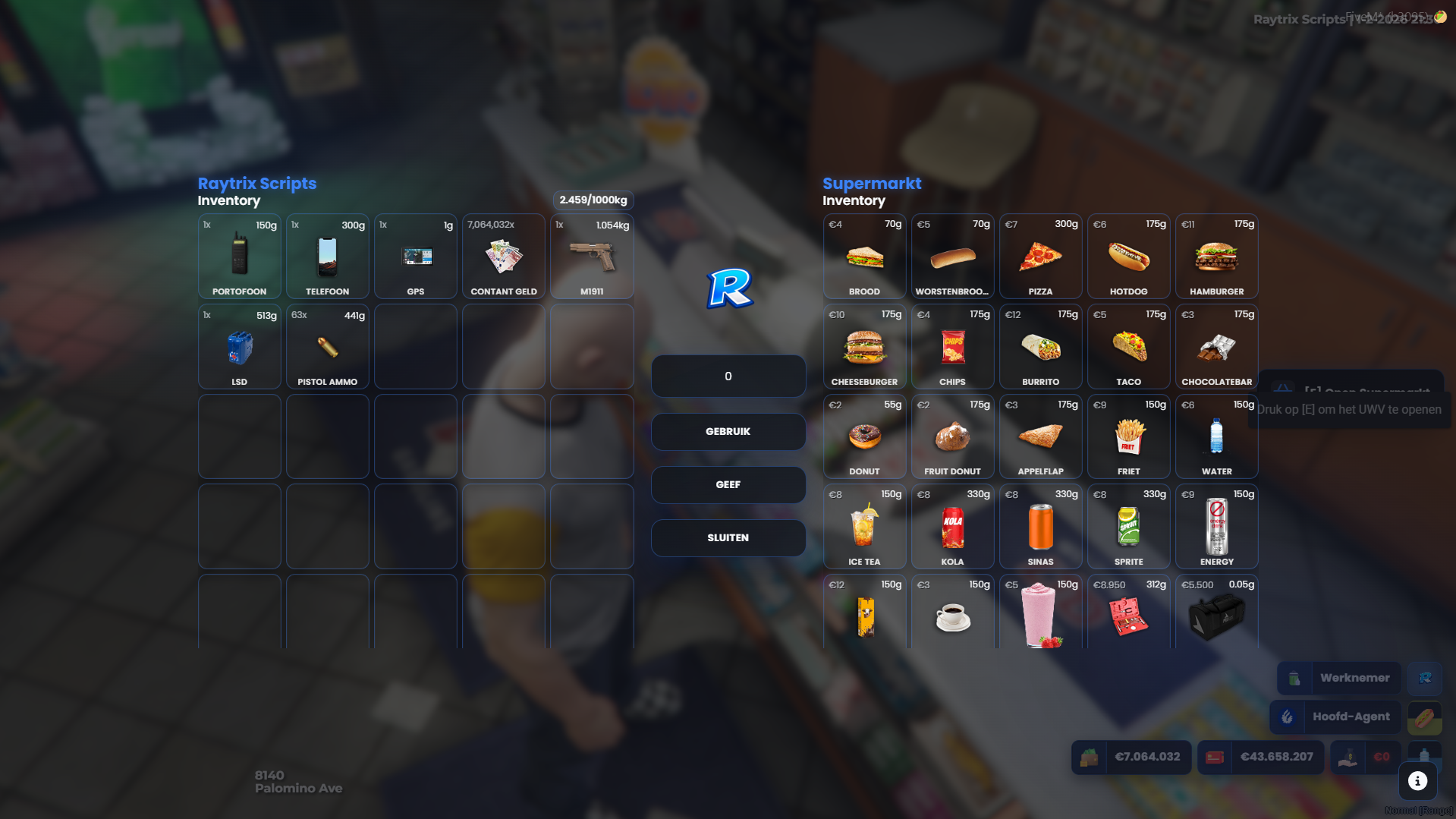The image size is (1456, 819).
Task: Open the info button in the corner
Action: click(x=1417, y=781)
